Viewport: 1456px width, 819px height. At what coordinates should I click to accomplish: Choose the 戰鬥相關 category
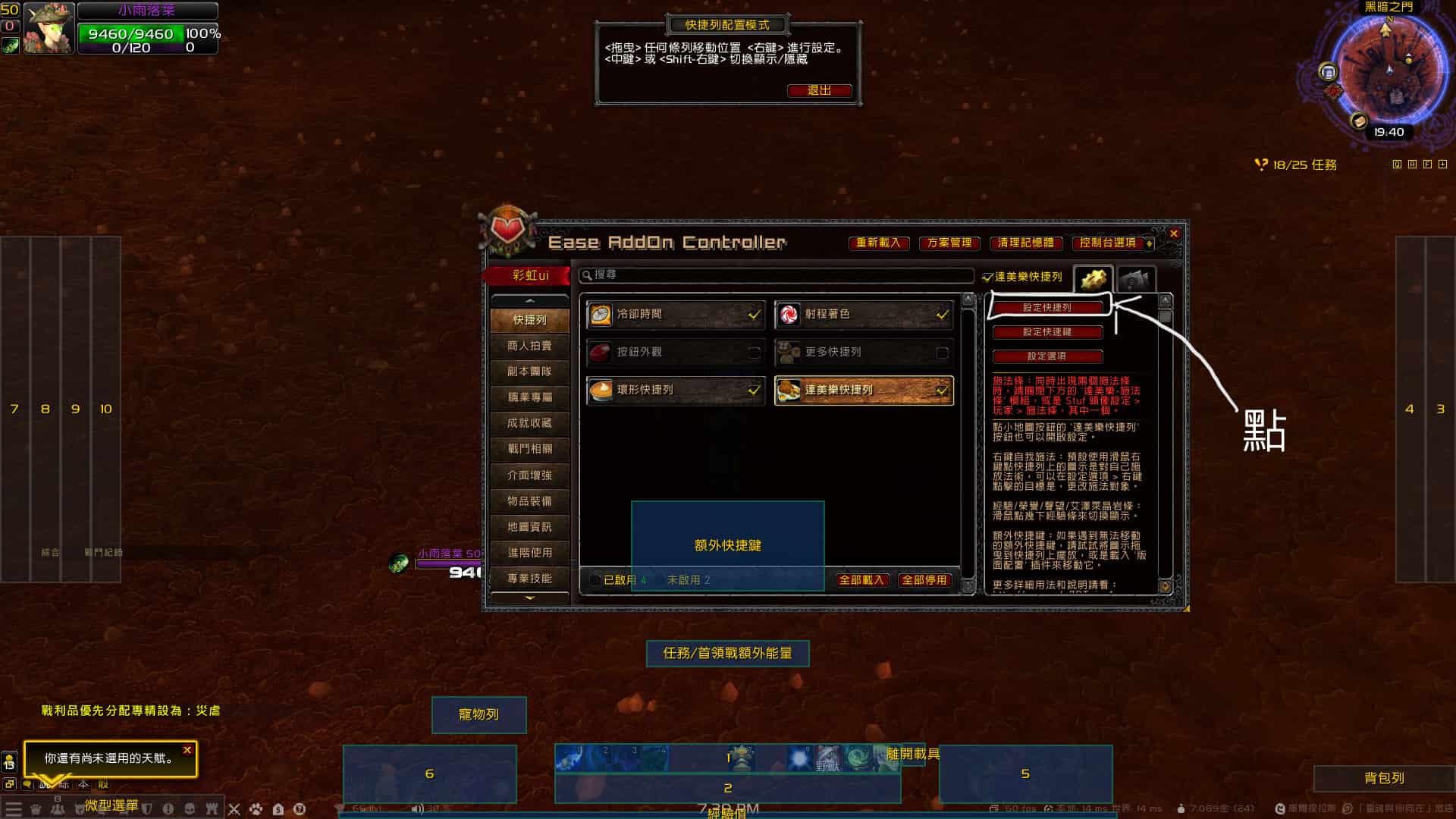(529, 449)
